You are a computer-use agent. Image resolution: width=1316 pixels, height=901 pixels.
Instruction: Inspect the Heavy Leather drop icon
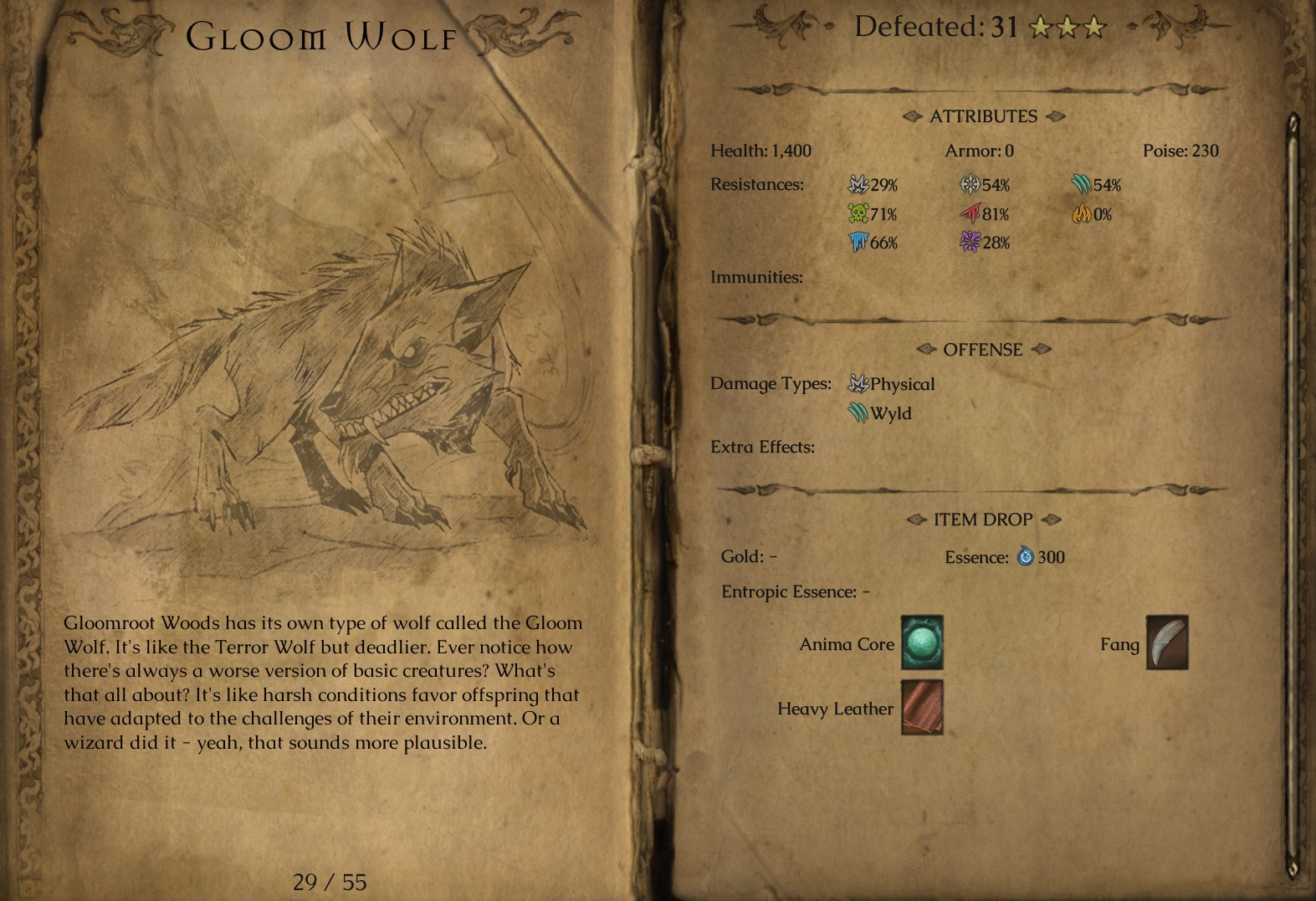[x=922, y=707]
